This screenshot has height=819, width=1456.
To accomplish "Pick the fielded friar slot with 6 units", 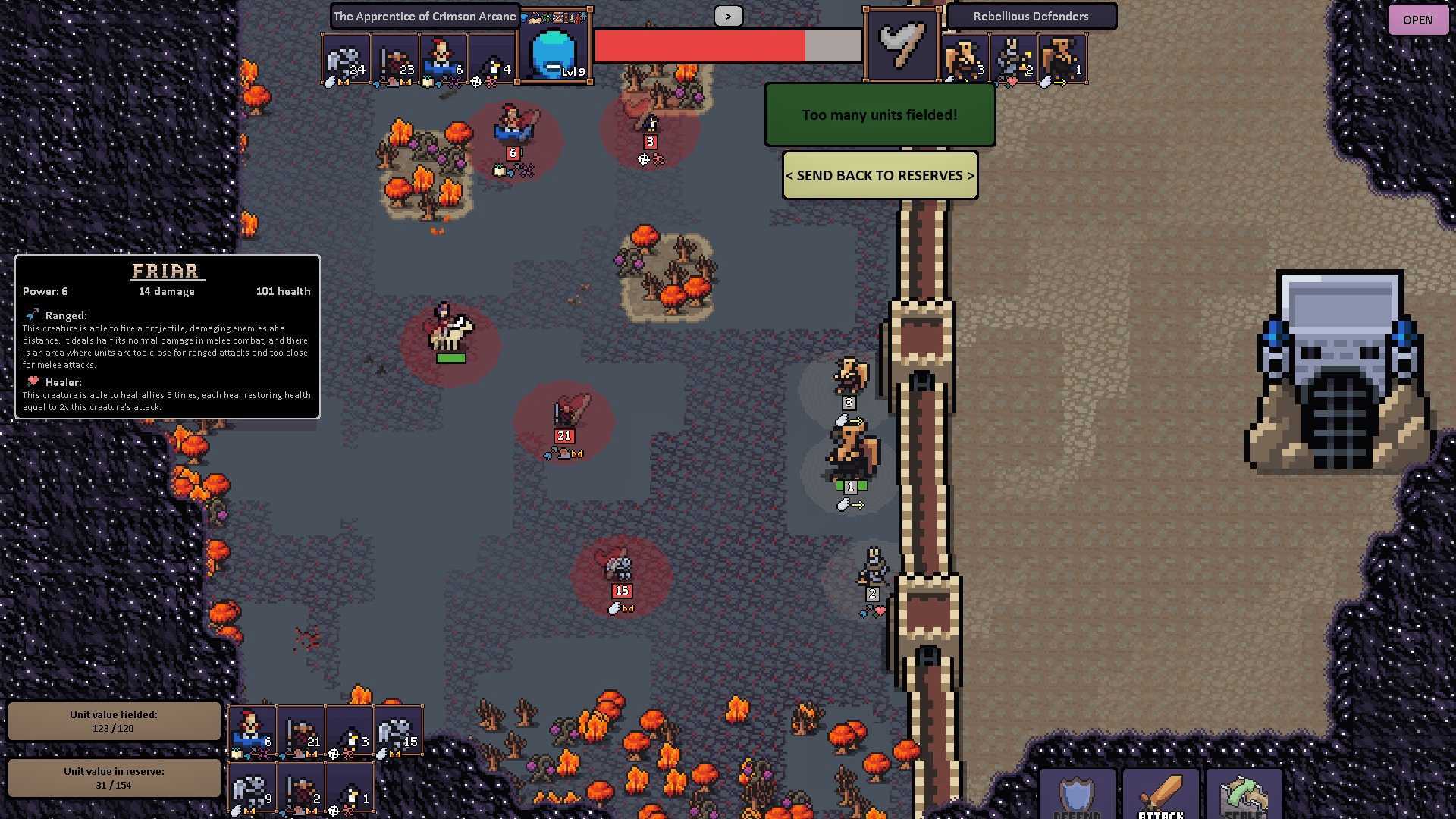I will 252,731.
